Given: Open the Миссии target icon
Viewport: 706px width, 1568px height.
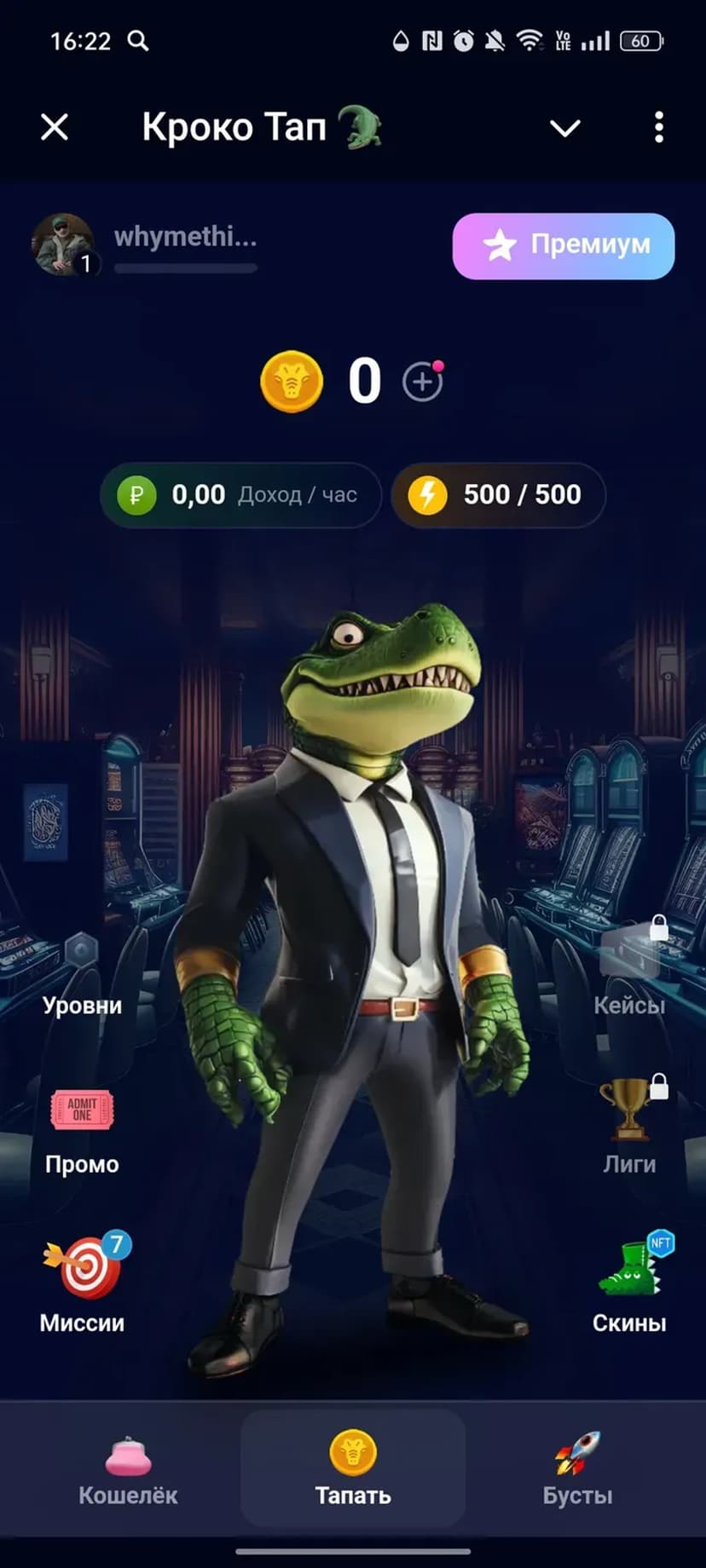Looking at the screenshot, I should pyautogui.click(x=82, y=1284).
